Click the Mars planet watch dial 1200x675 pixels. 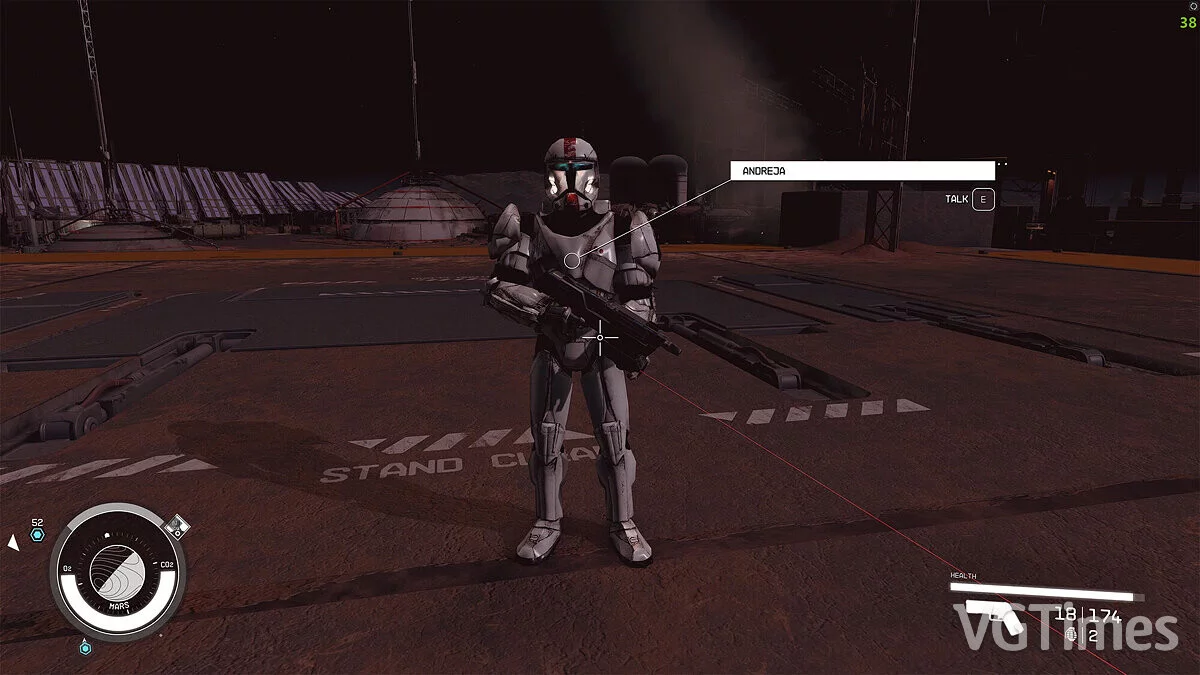[x=118, y=571]
